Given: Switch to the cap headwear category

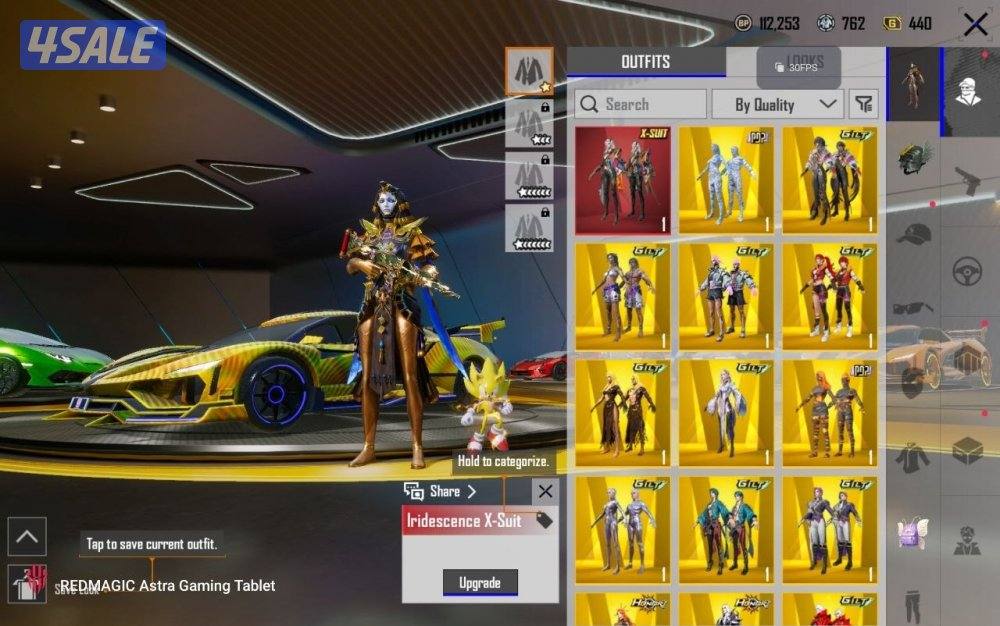Looking at the screenshot, I should [913, 234].
